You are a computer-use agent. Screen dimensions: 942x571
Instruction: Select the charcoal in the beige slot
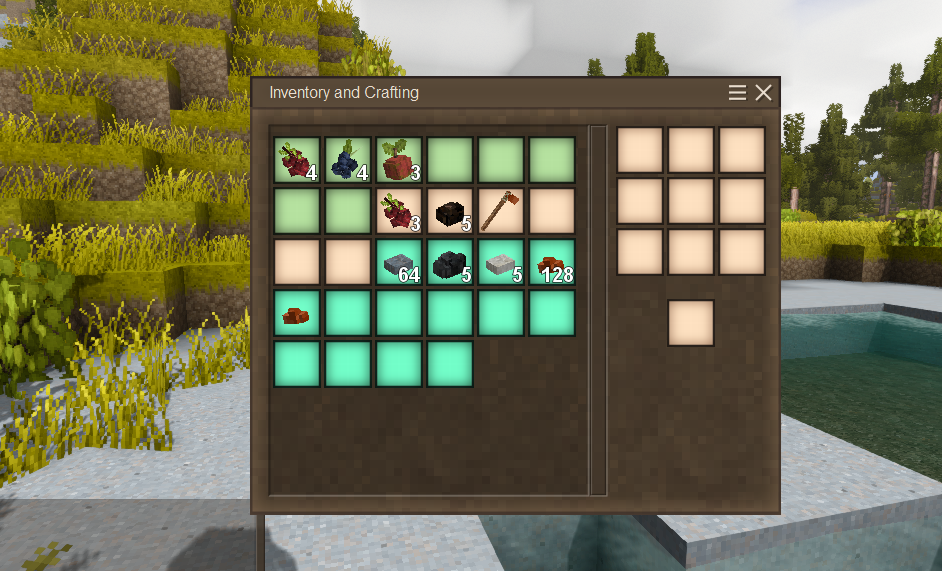coord(450,211)
